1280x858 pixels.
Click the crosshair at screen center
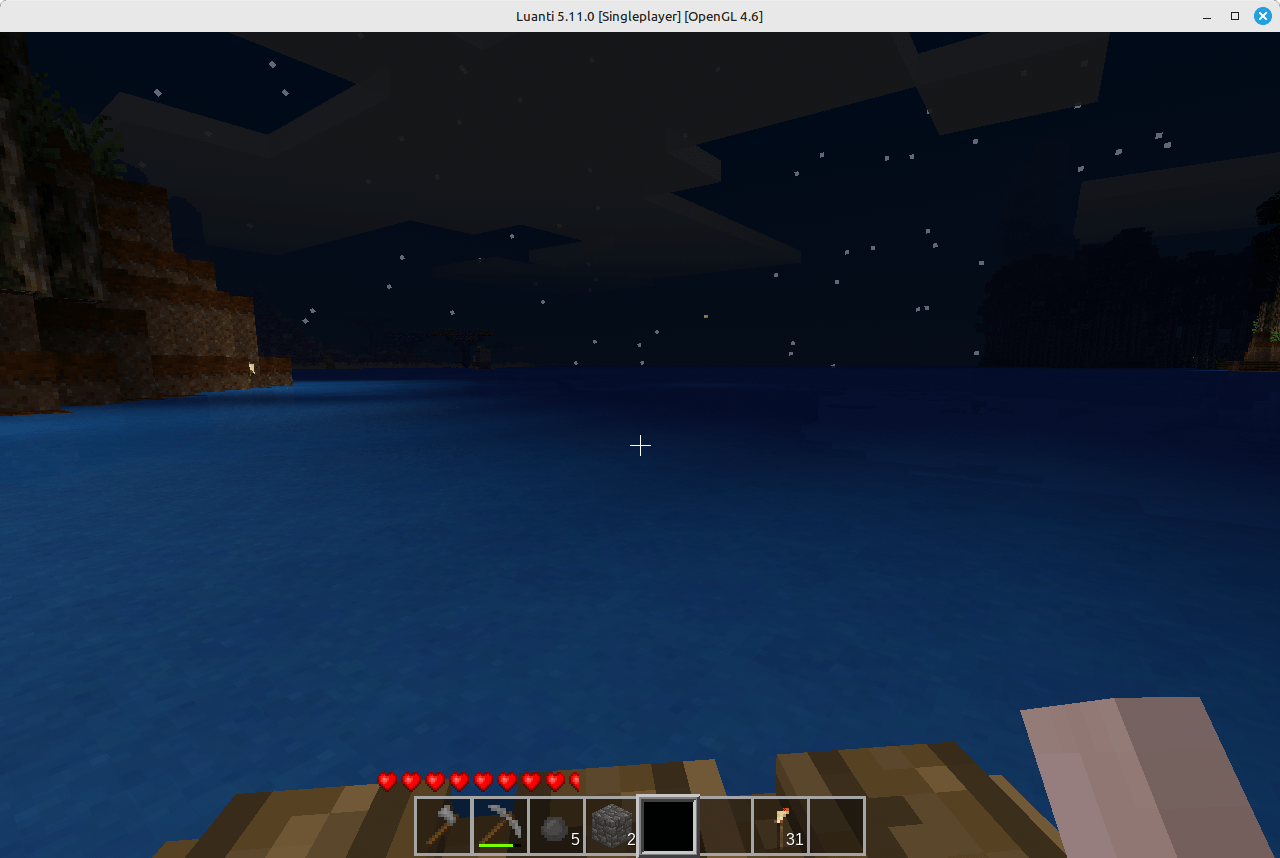click(x=640, y=445)
